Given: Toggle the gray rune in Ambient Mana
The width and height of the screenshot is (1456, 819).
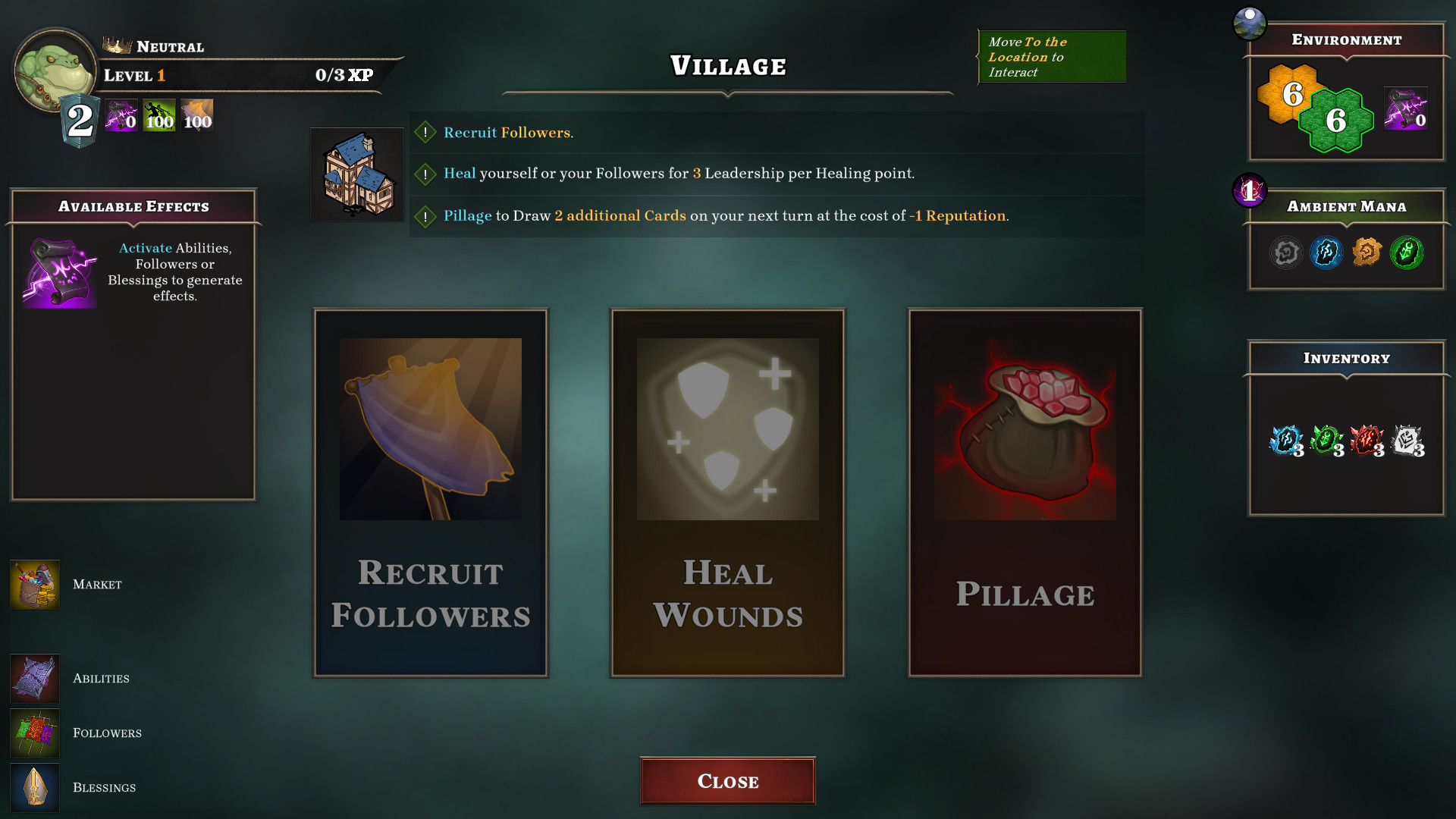Looking at the screenshot, I should (1286, 253).
